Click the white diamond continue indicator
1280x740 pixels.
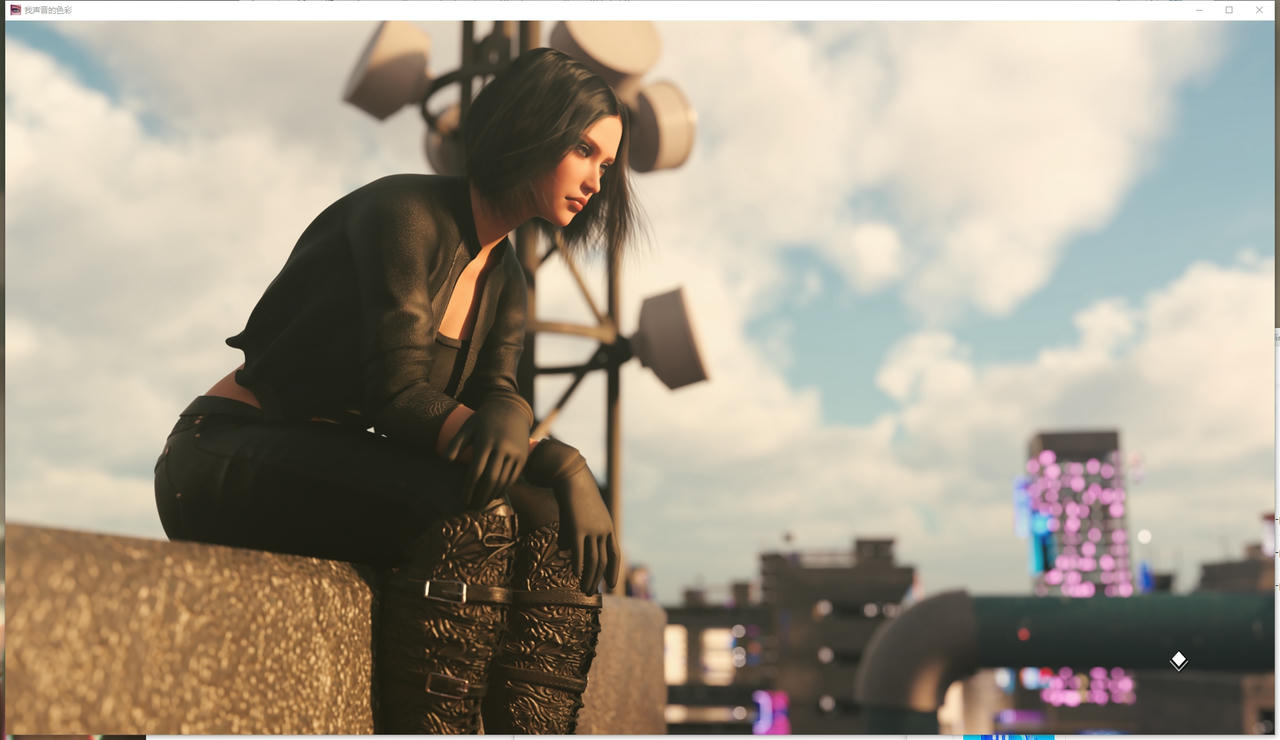1179,660
